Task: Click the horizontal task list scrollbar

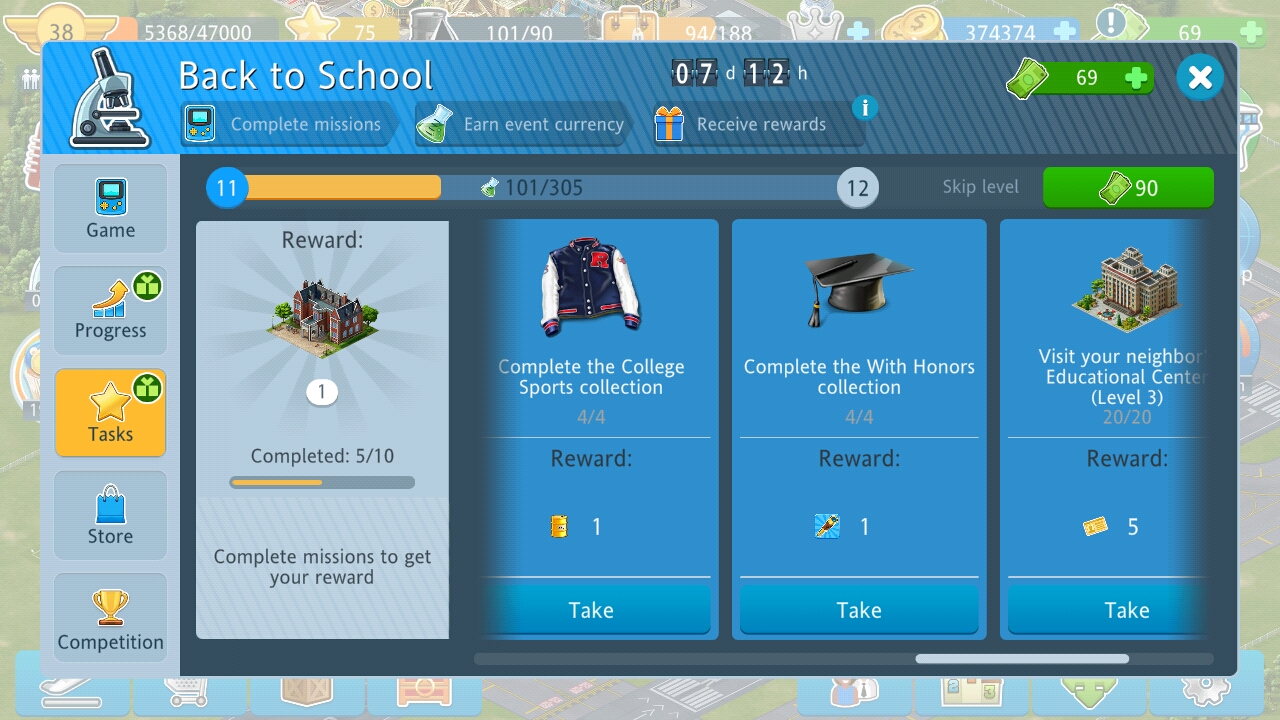Action: 1022,659
